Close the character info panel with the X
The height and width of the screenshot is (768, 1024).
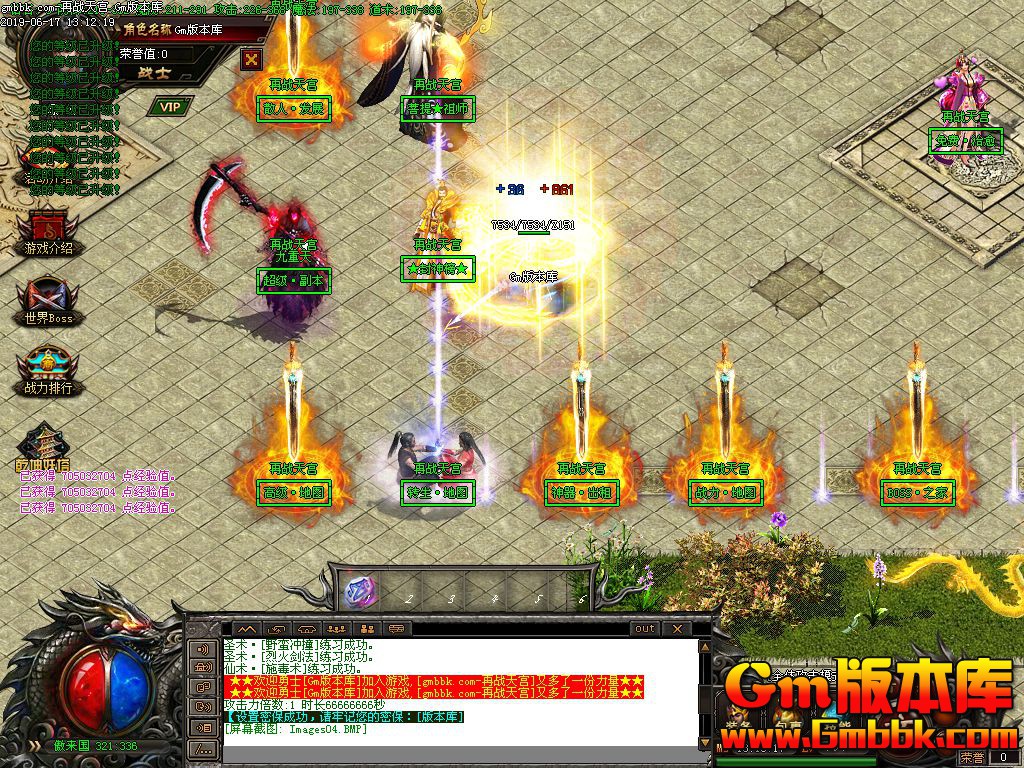click(x=250, y=59)
